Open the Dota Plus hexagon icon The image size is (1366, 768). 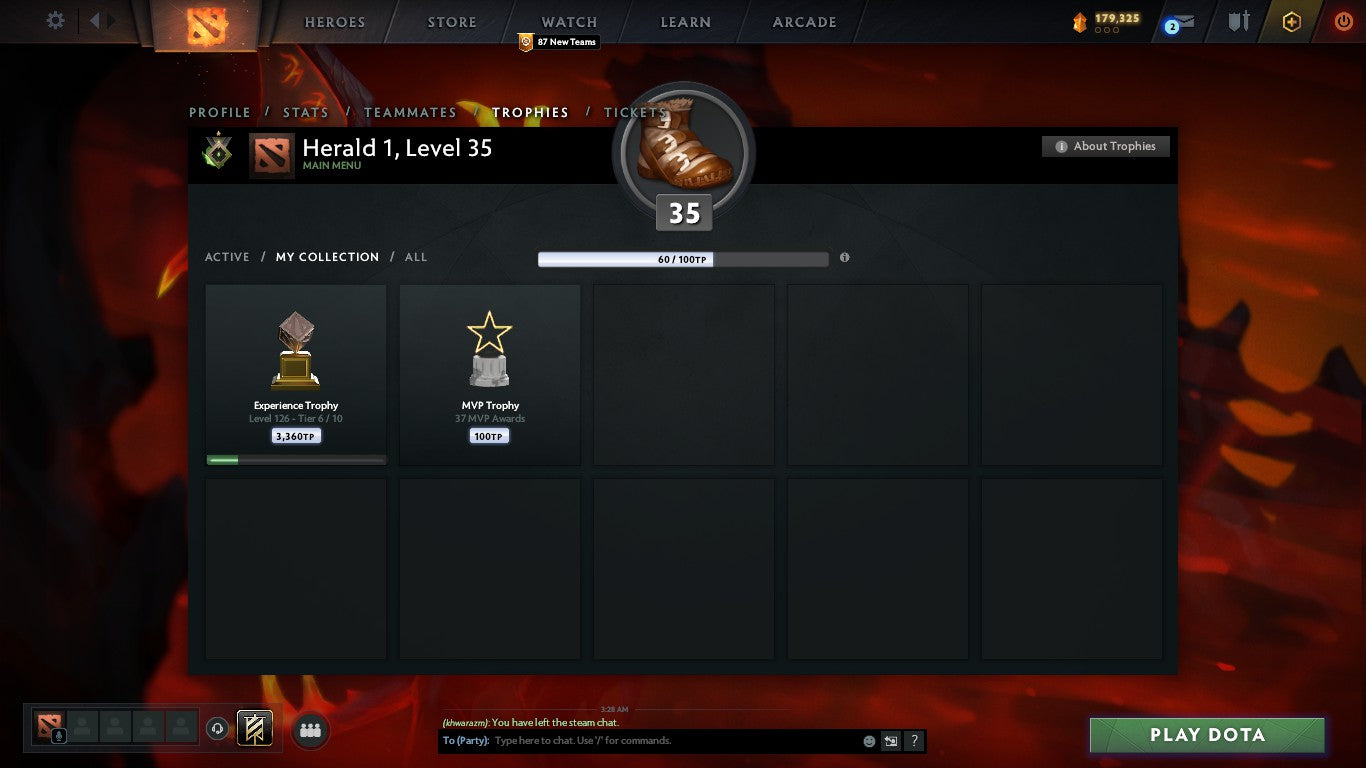click(1290, 21)
